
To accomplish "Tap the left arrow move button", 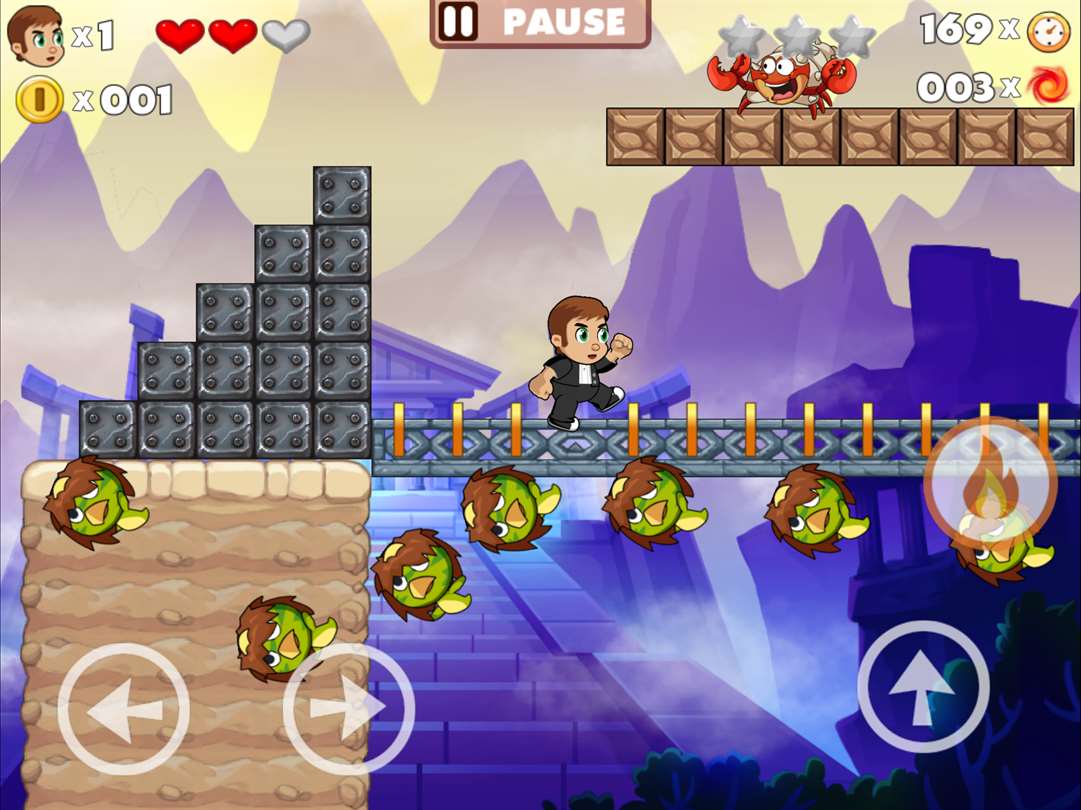I will point(123,709).
